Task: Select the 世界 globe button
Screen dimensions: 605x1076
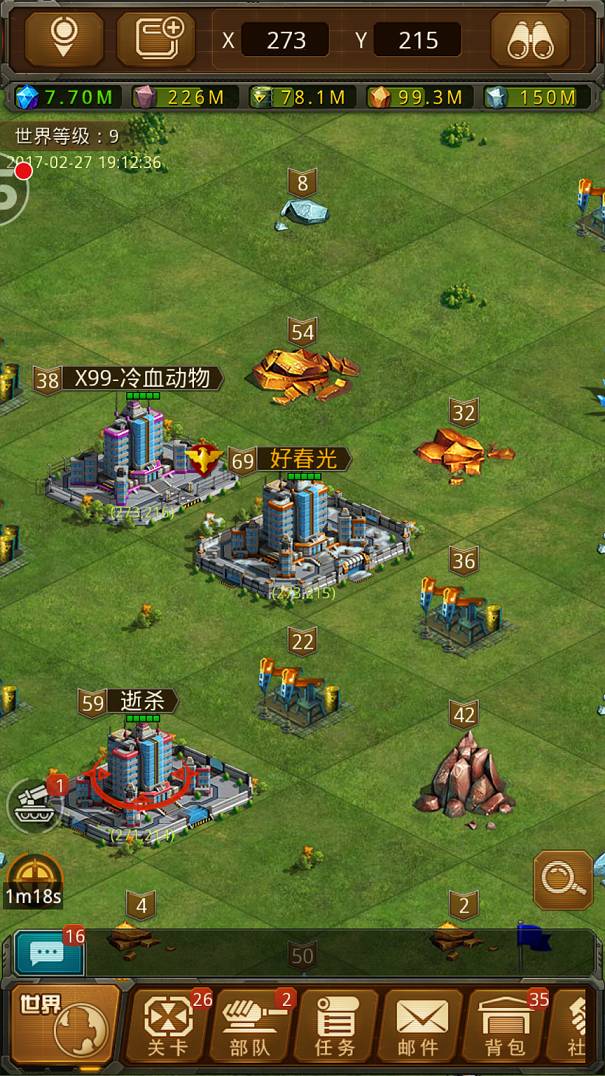Action: pos(65,1022)
